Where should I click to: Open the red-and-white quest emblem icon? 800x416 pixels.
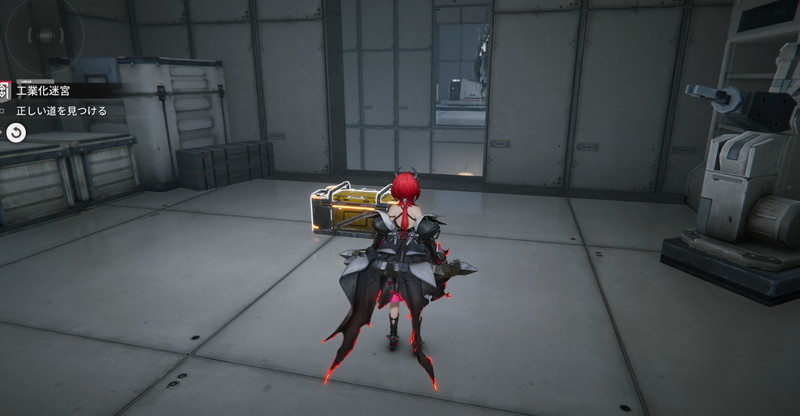5,91
